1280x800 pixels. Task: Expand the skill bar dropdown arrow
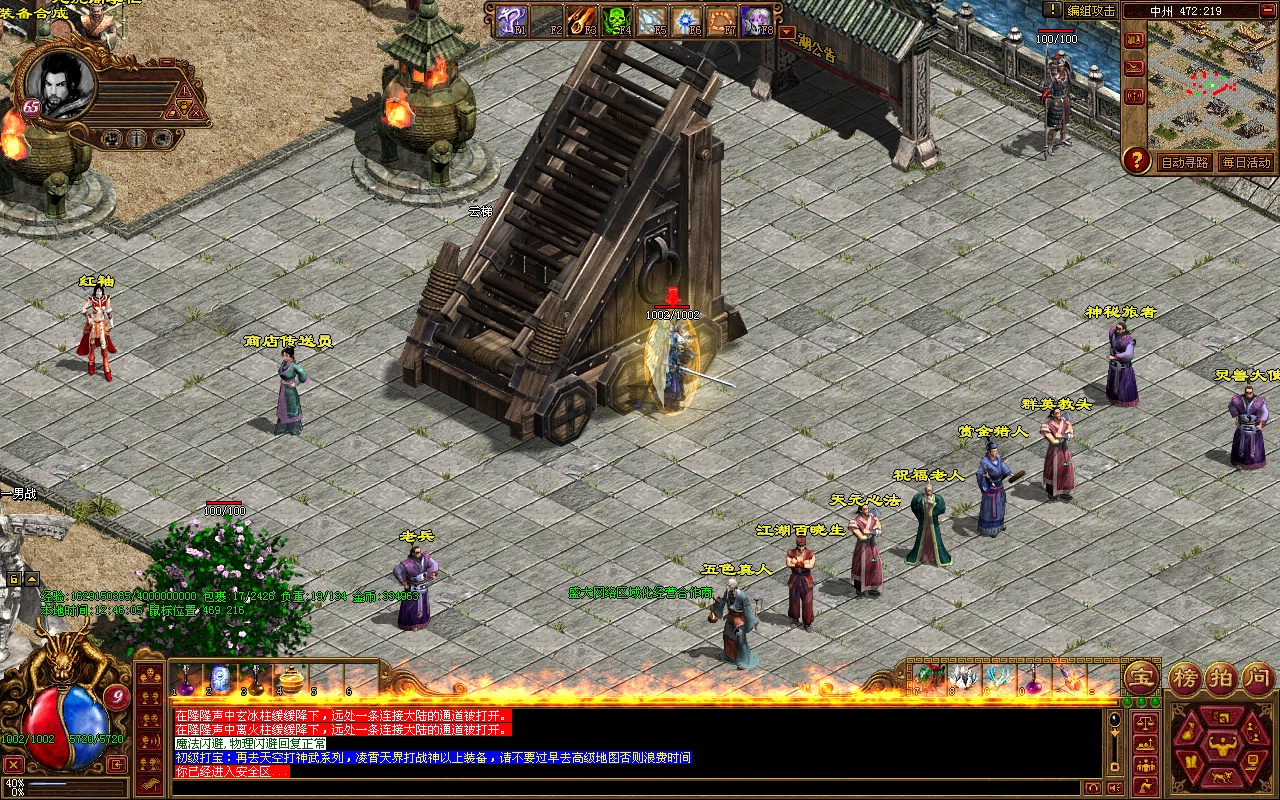786,31
